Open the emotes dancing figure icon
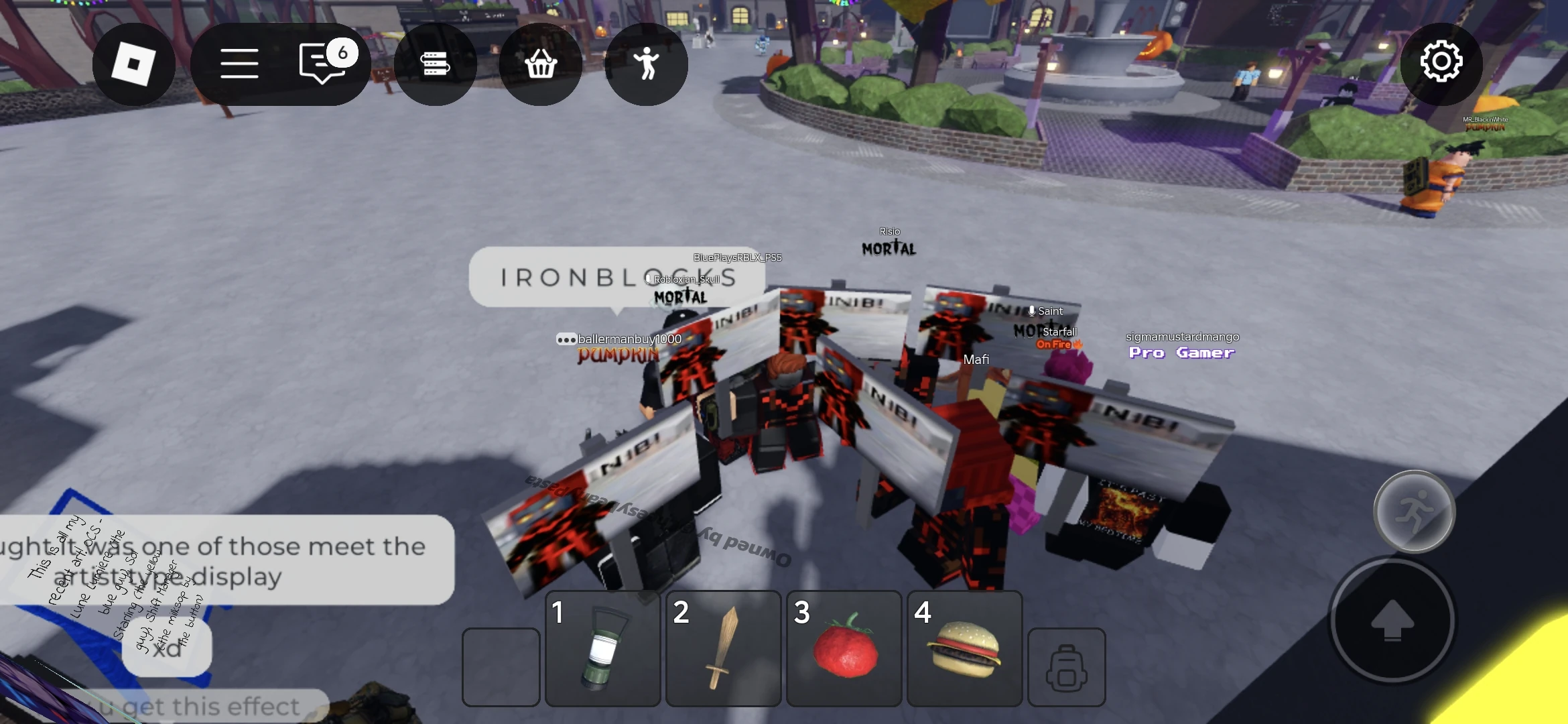The height and width of the screenshot is (724, 1568). click(645, 64)
